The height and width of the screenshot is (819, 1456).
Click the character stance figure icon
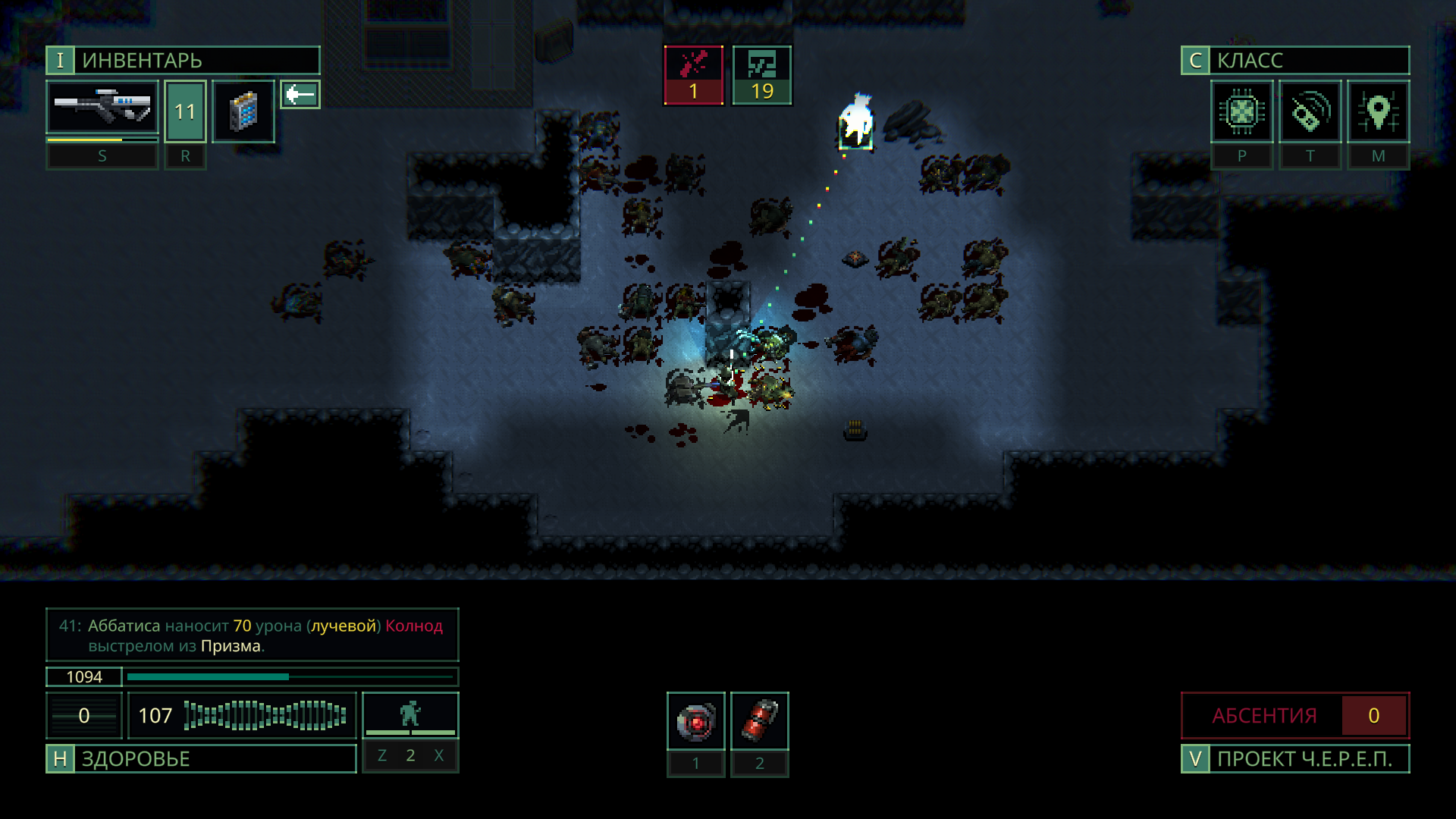[x=410, y=714]
